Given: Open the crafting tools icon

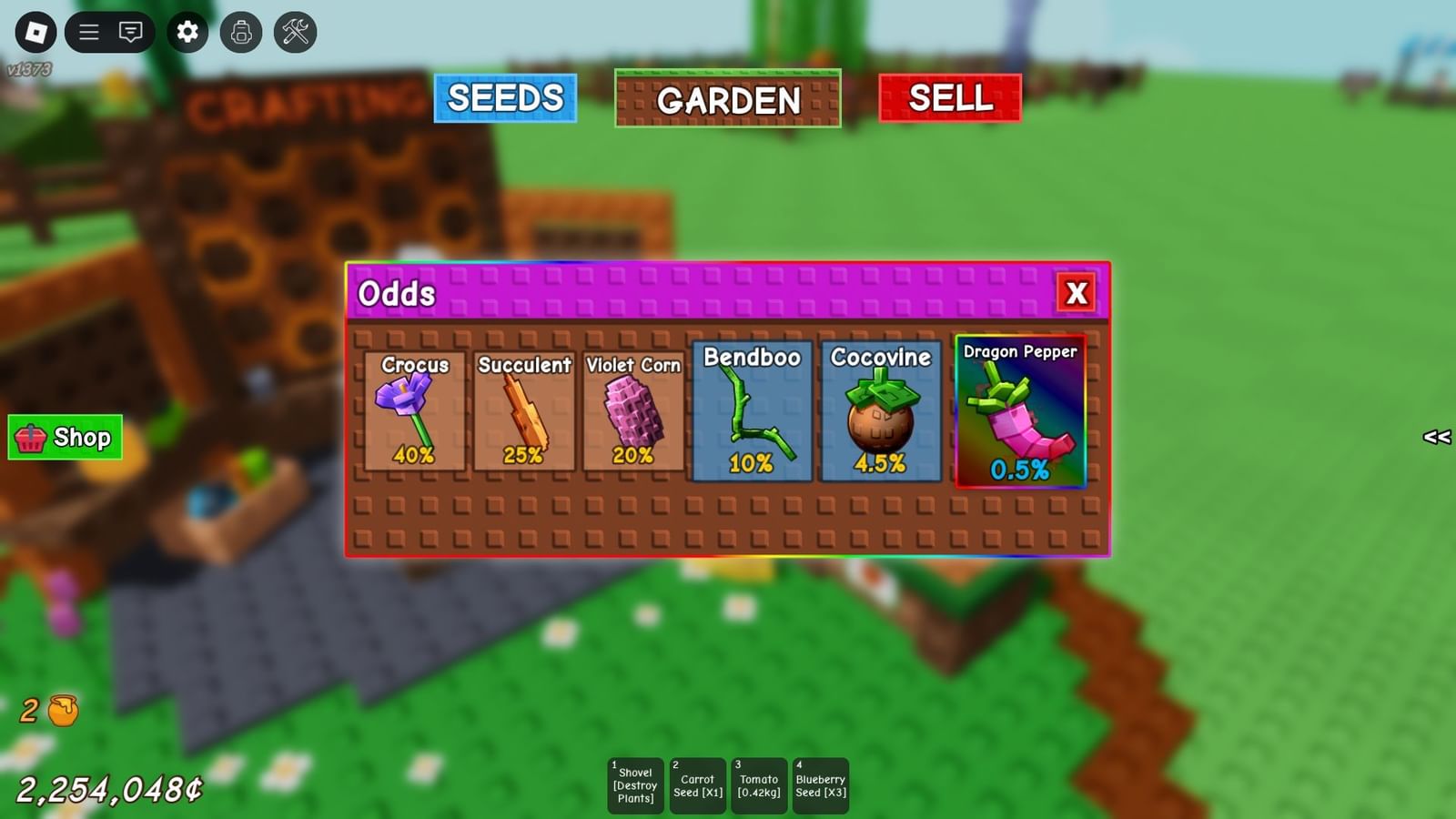Looking at the screenshot, I should tap(293, 32).
